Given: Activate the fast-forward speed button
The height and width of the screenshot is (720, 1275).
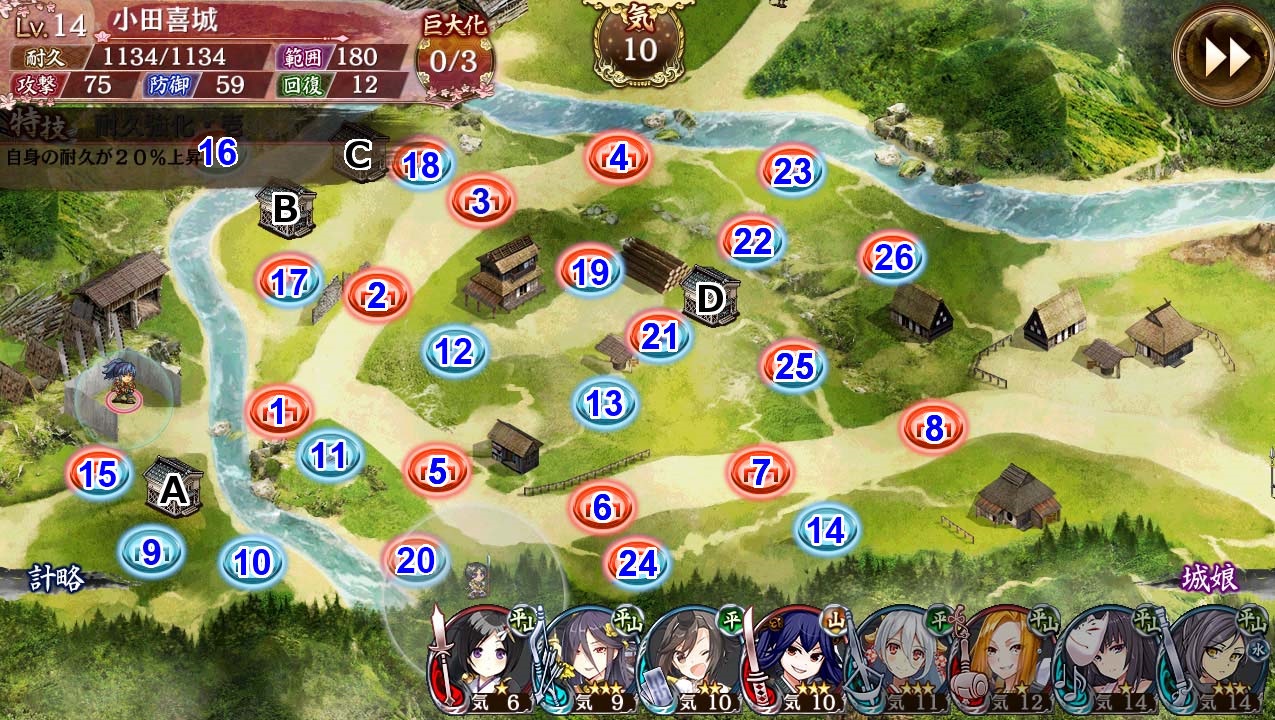Looking at the screenshot, I should point(1224,58).
